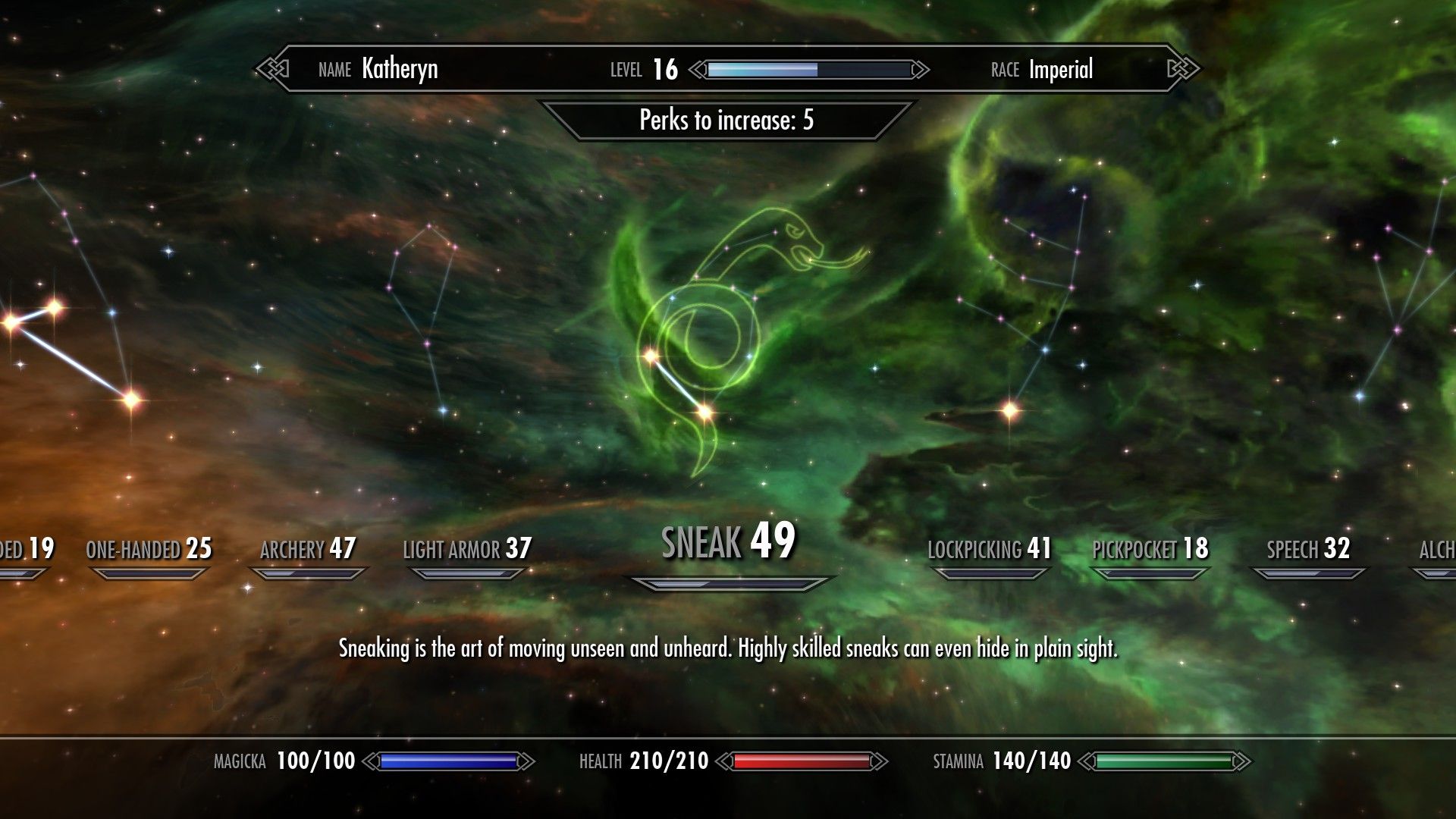Select the Light Armor skill label

466,548
